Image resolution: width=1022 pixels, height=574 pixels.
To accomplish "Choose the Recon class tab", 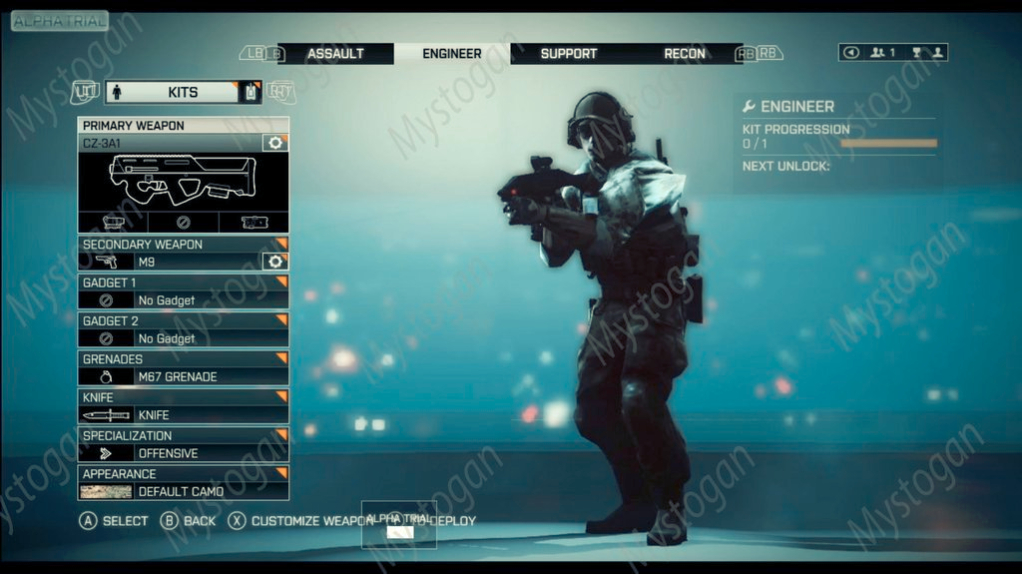I will (x=684, y=54).
